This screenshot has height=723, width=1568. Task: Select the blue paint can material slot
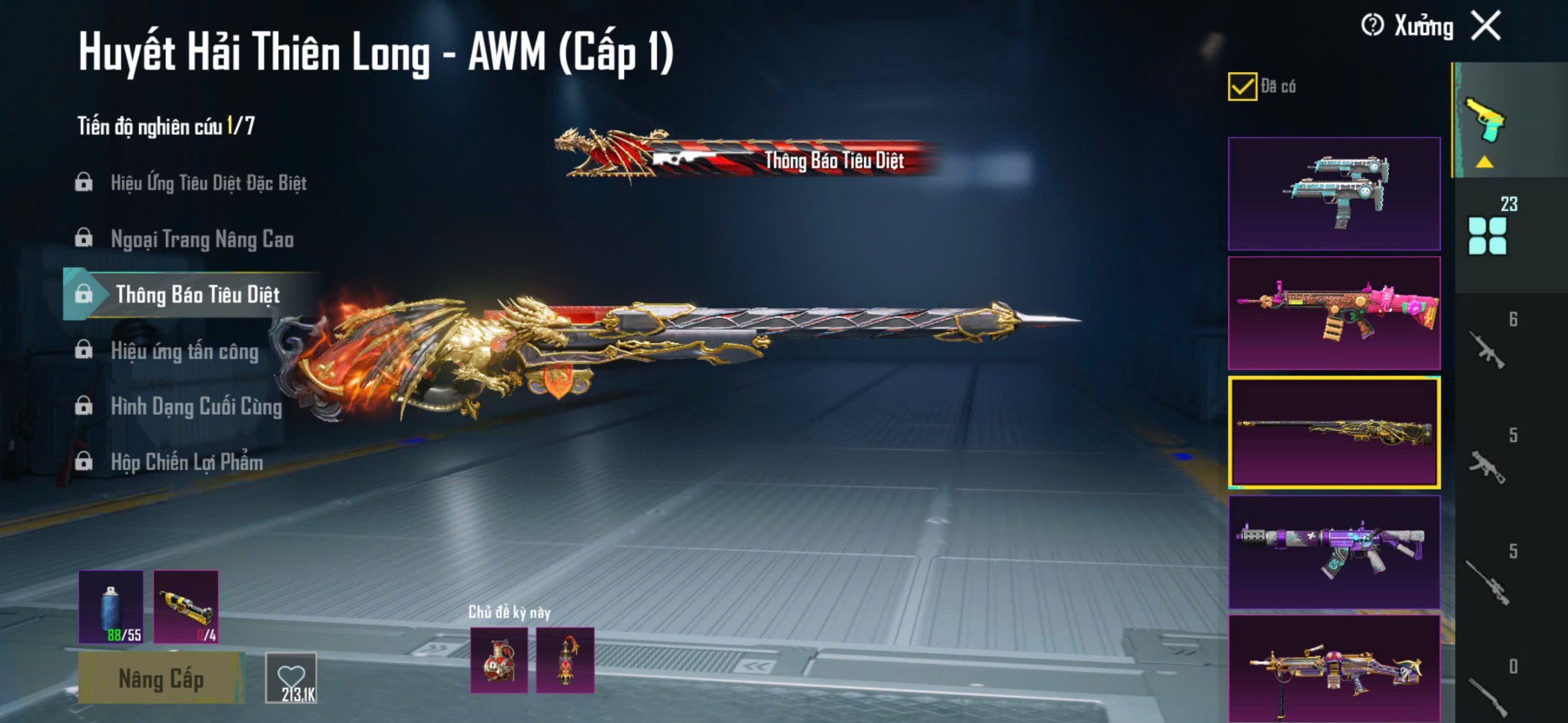point(111,607)
